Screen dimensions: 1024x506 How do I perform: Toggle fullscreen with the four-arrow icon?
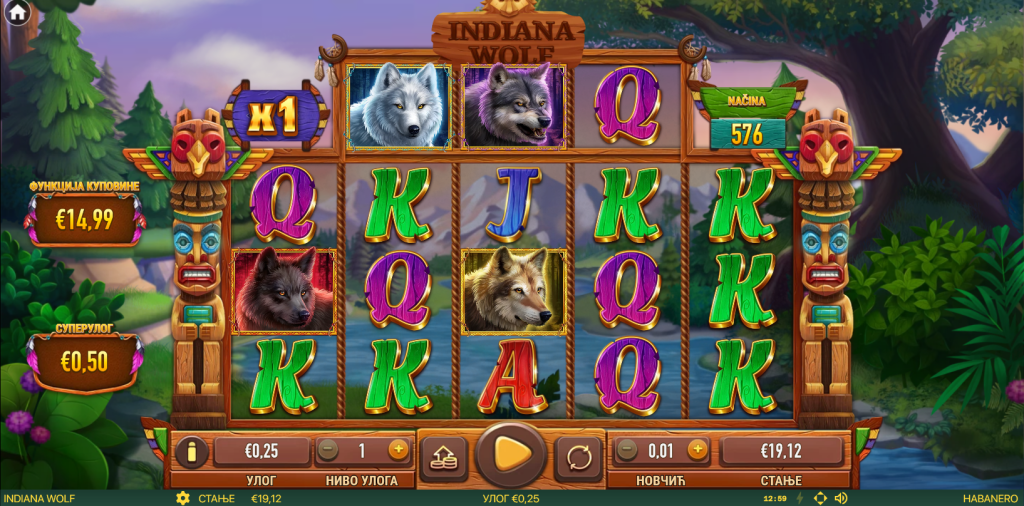(x=820, y=498)
